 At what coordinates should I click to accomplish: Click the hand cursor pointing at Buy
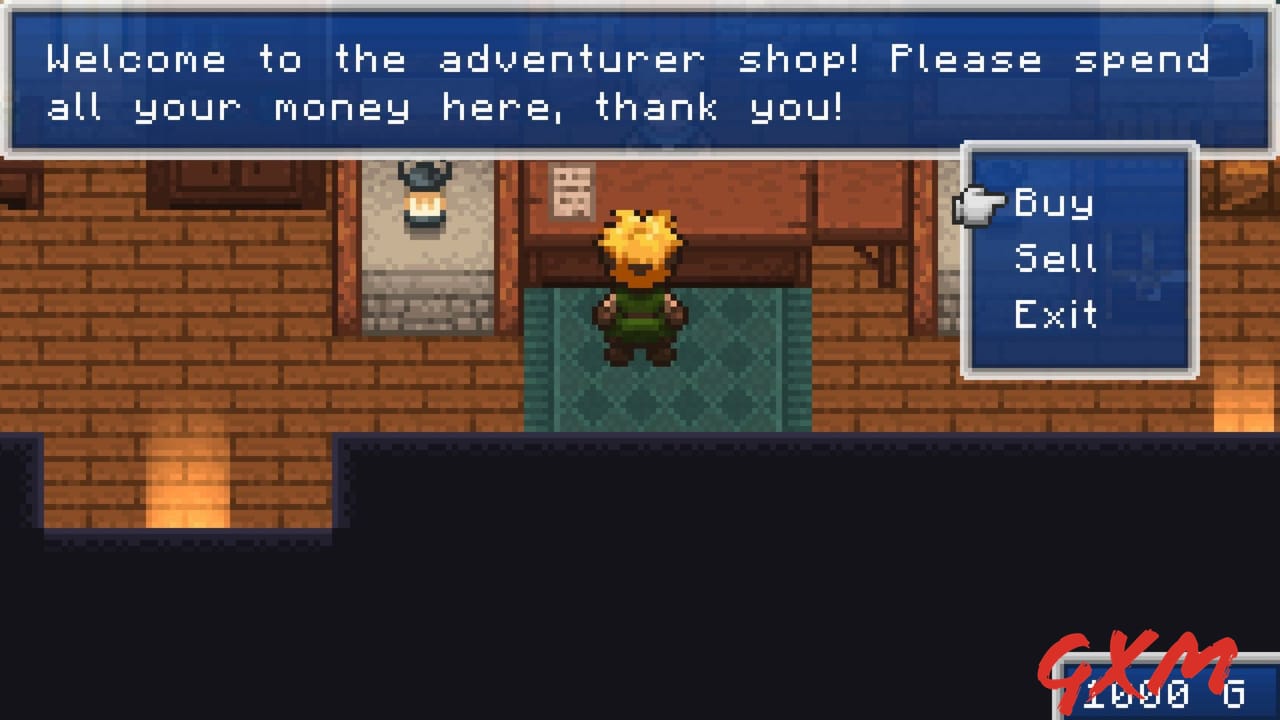tap(980, 203)
